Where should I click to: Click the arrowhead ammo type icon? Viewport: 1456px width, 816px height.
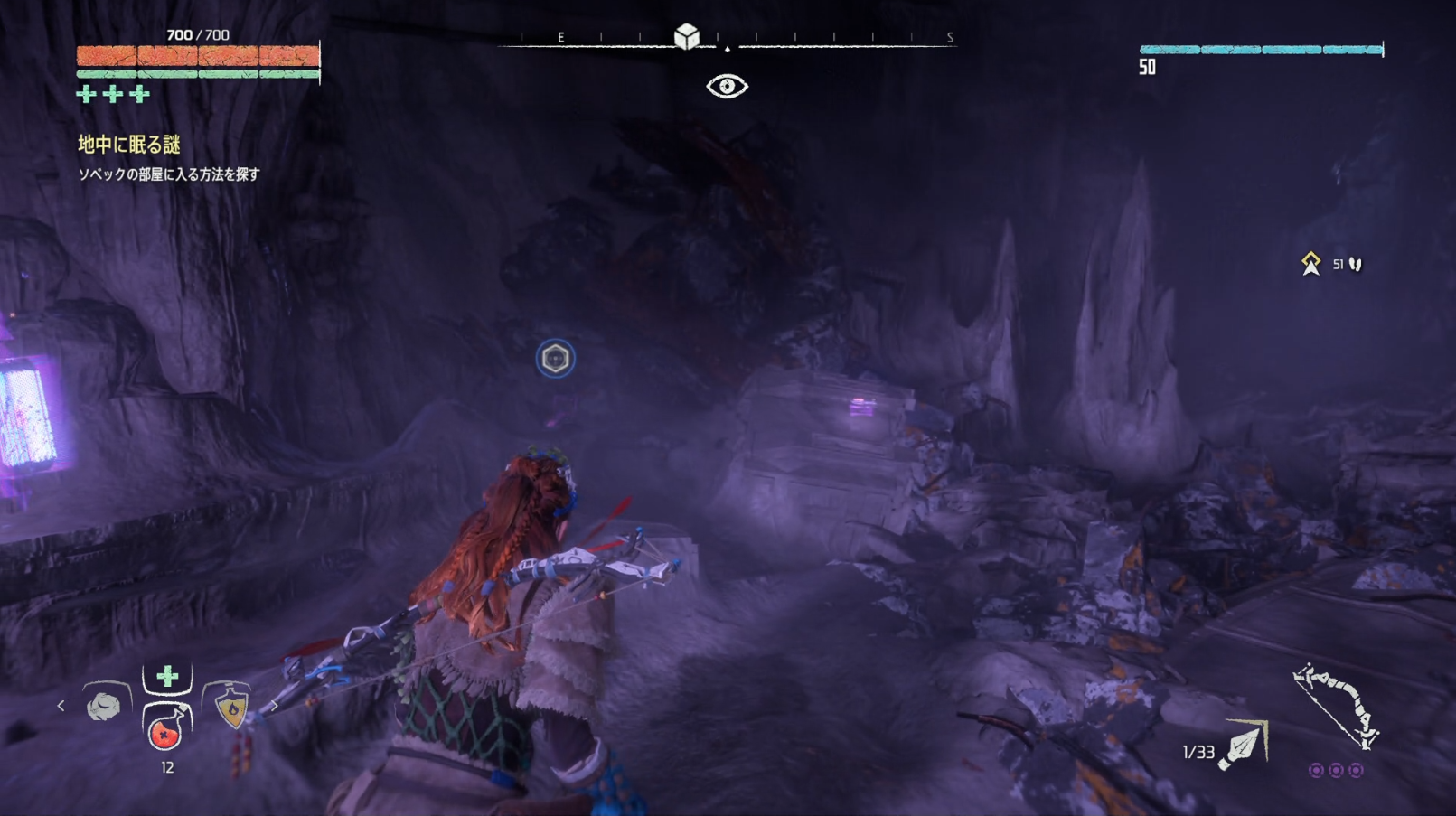tap(1244, 746)
